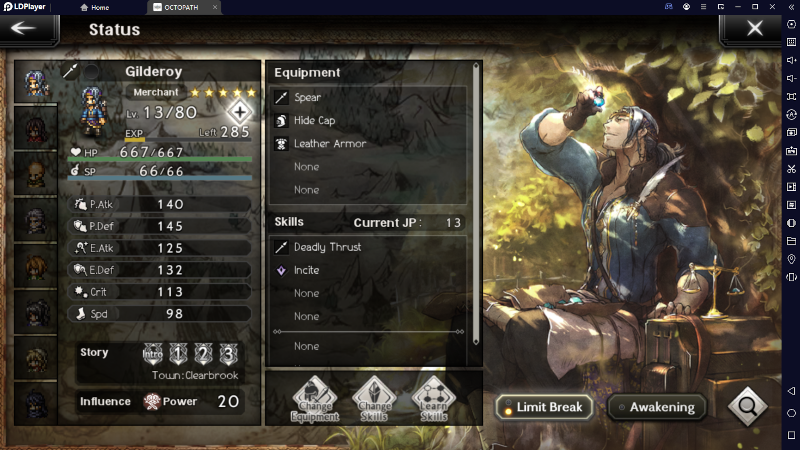Open the Limit Break menu
Screen dimensions: 800x450
(x=544, y=407)
